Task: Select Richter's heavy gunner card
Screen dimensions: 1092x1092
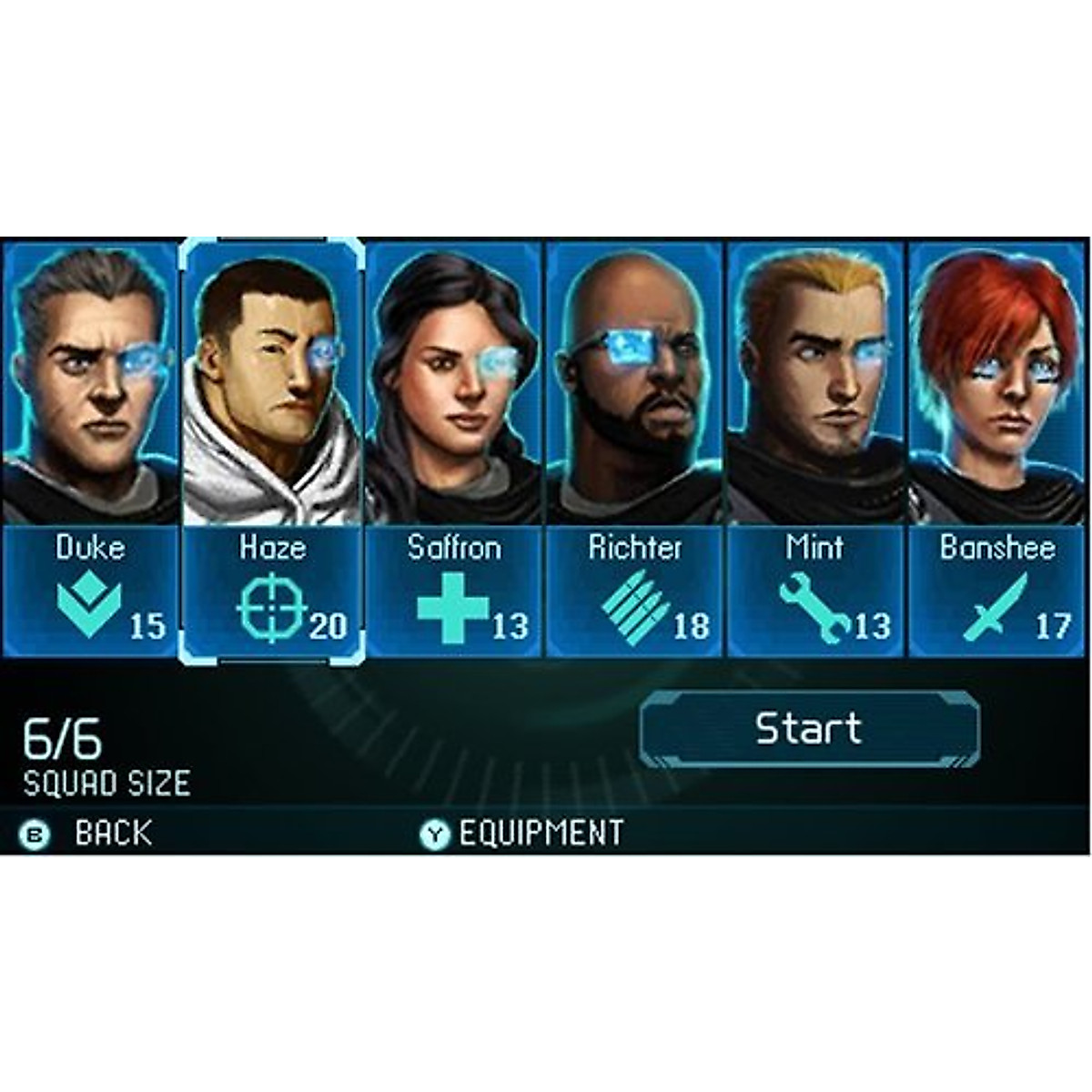Action: (x=634, y=448)
